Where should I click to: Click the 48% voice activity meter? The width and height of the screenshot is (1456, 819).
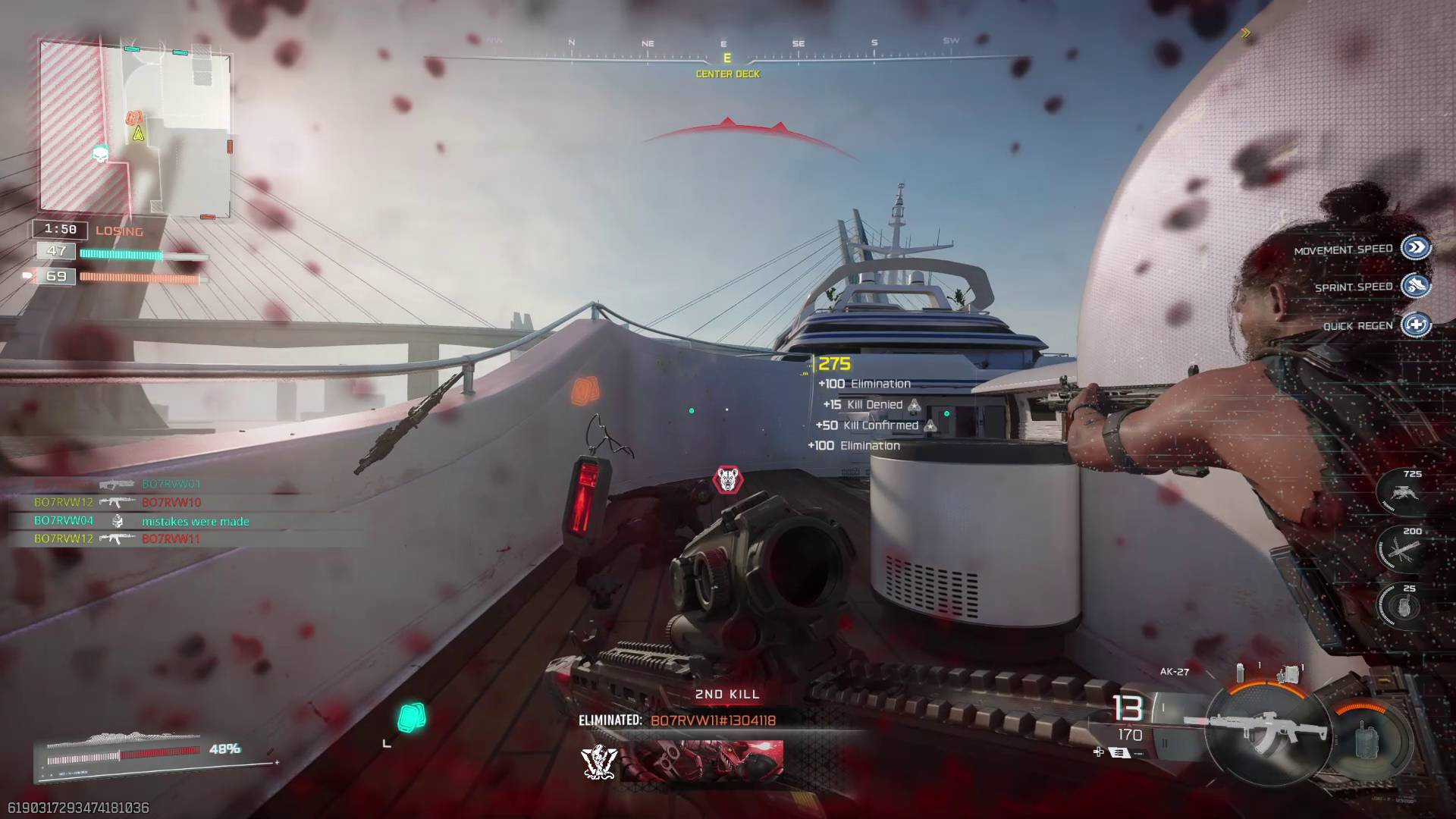[x=224, y=749]
